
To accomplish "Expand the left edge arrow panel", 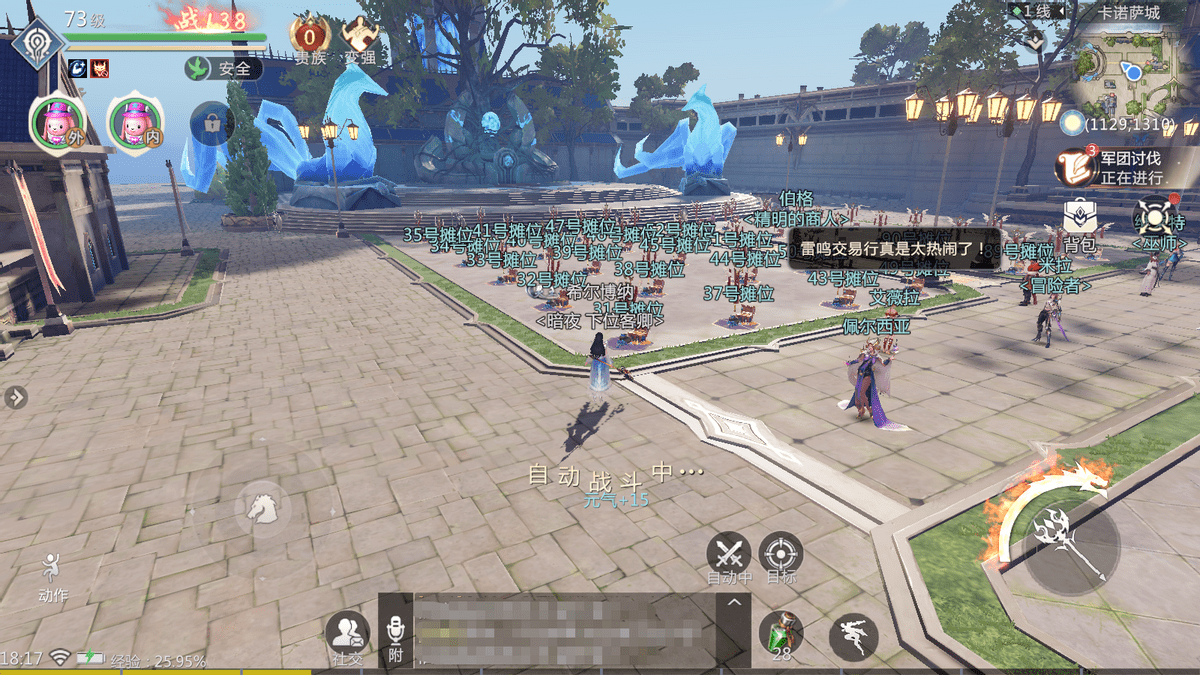I will (15, 398).
